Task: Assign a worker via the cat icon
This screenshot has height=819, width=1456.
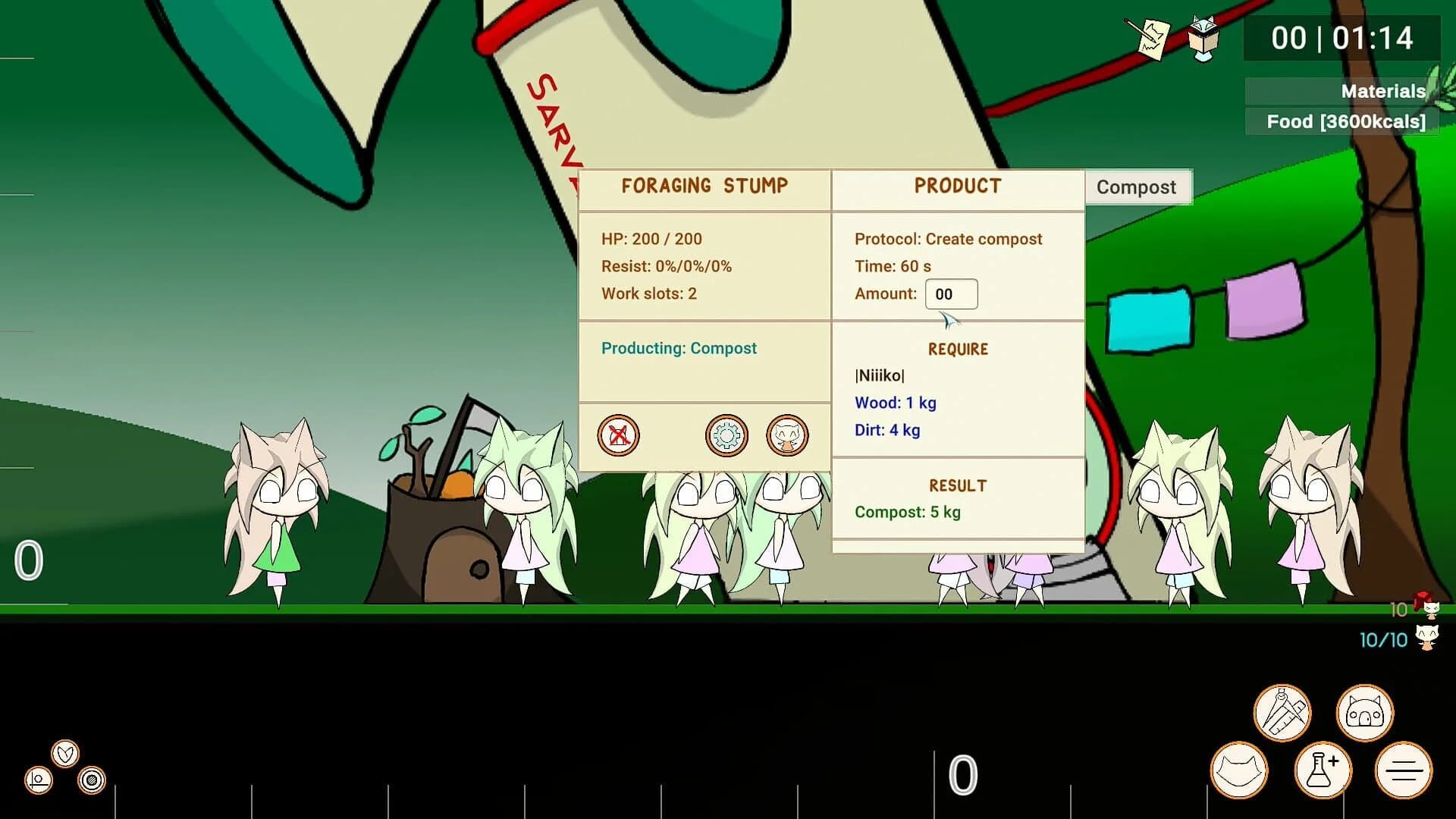Action: click(x=789, y=436)
